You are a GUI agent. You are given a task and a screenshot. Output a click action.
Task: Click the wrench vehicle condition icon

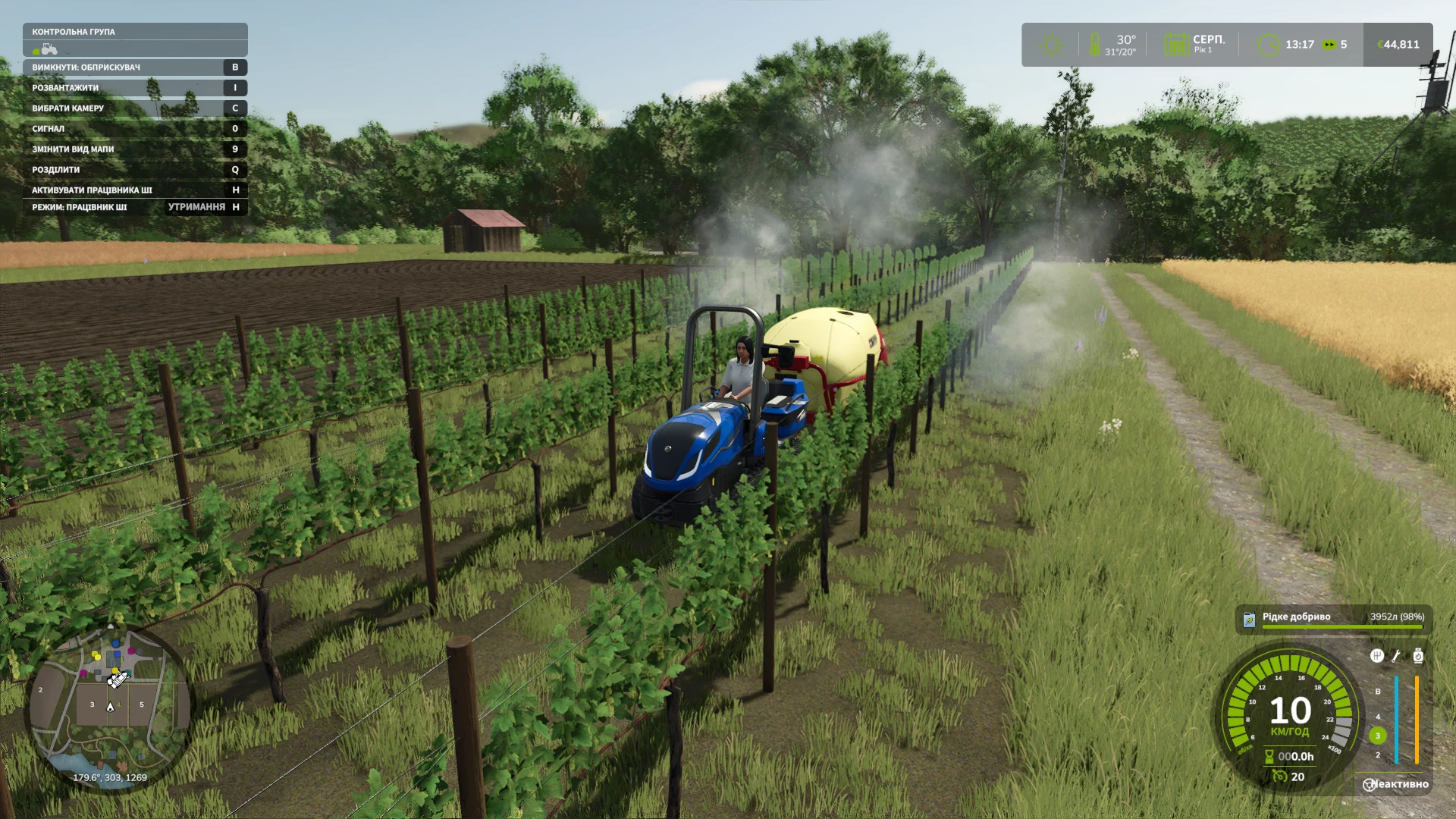1396,656
